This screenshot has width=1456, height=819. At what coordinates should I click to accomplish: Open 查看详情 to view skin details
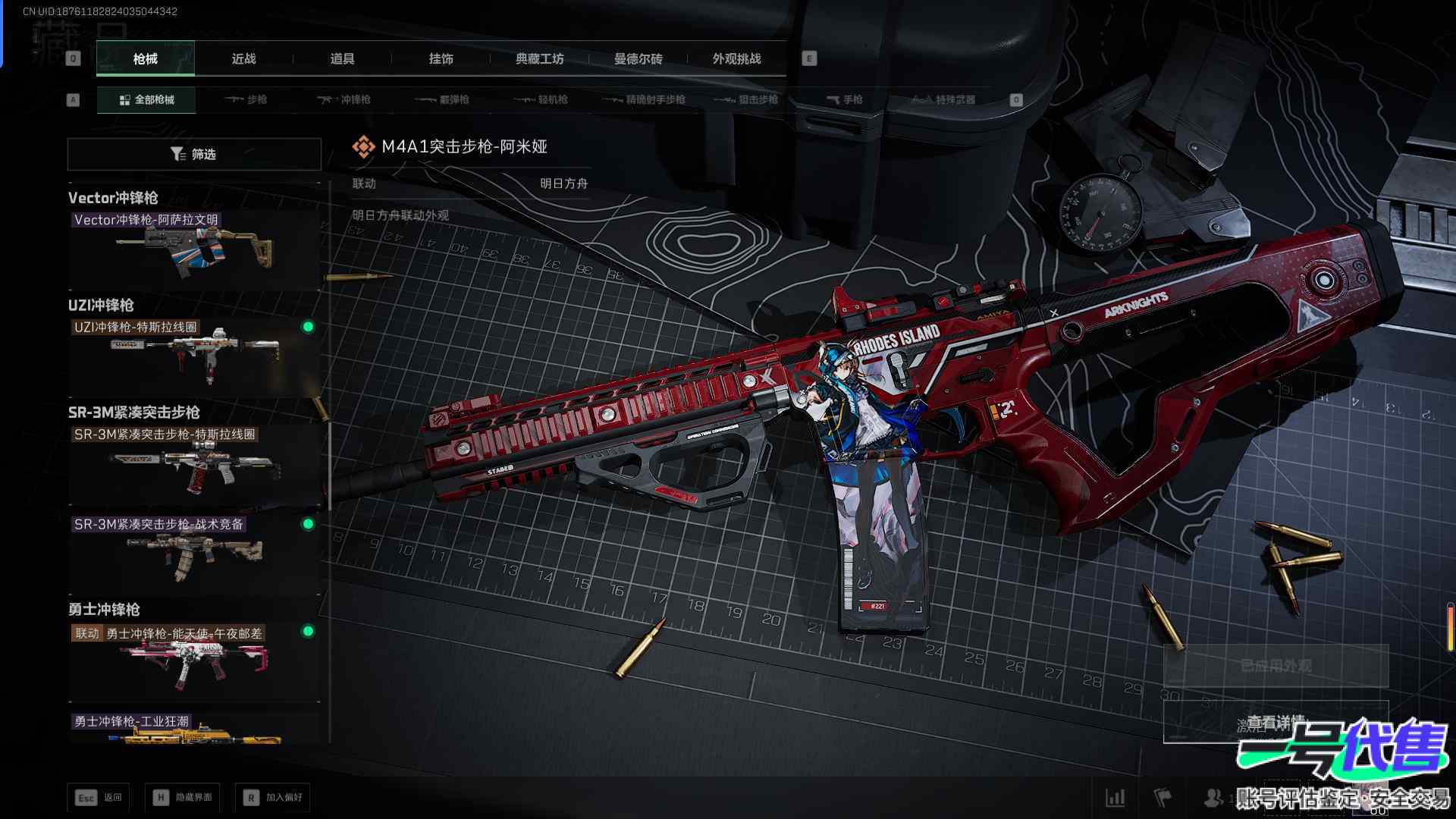click(1276, 723)
